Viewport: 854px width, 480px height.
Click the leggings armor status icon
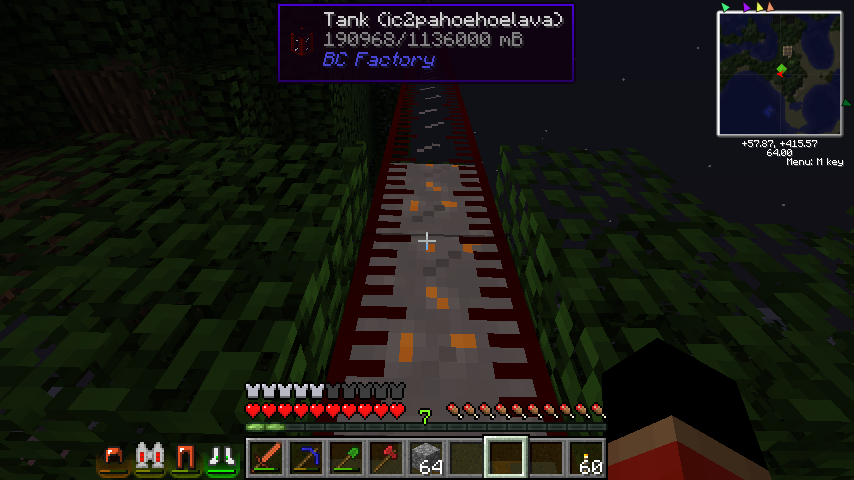[185, 458]
